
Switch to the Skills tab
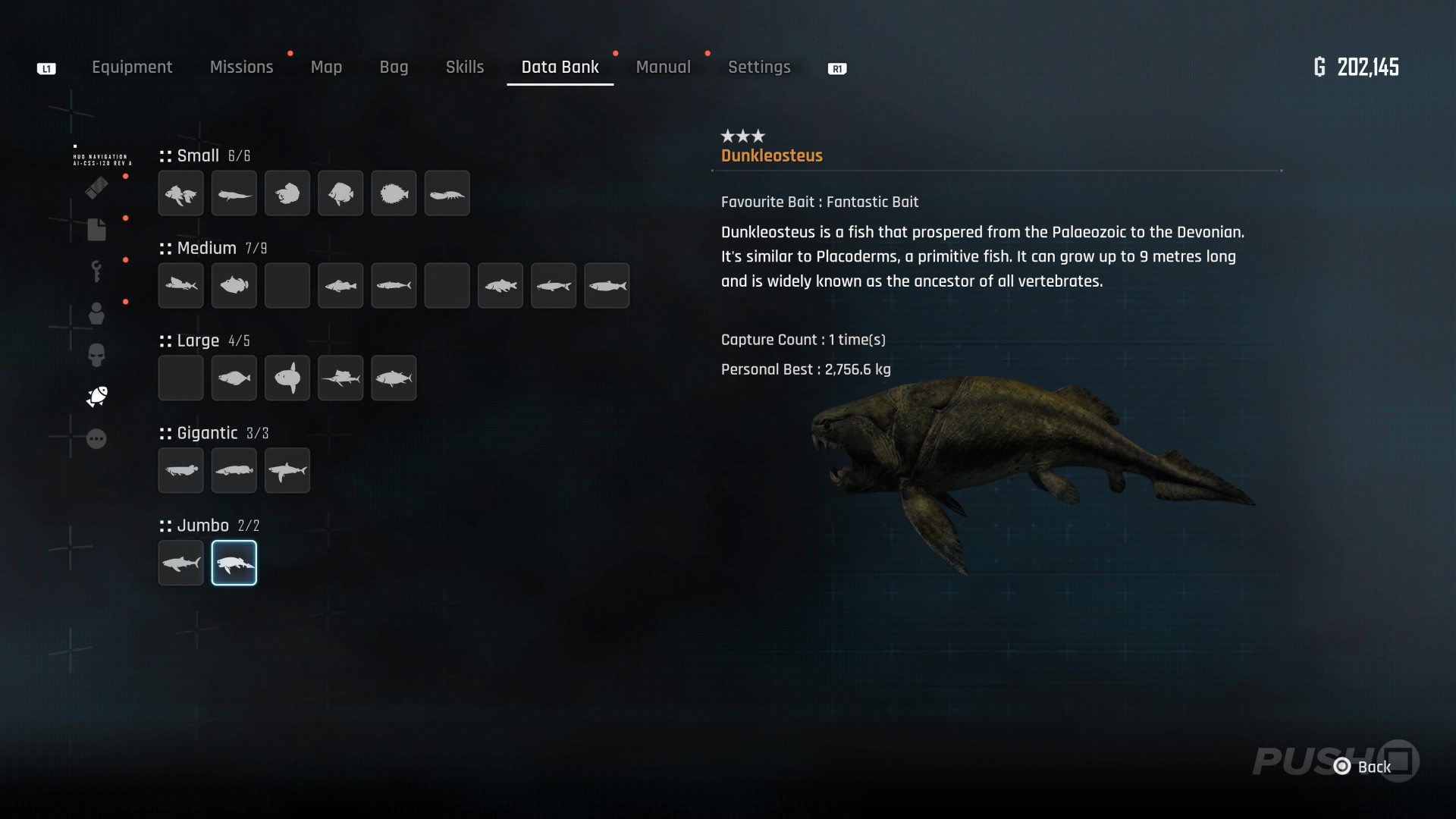(x=464, y=67)
